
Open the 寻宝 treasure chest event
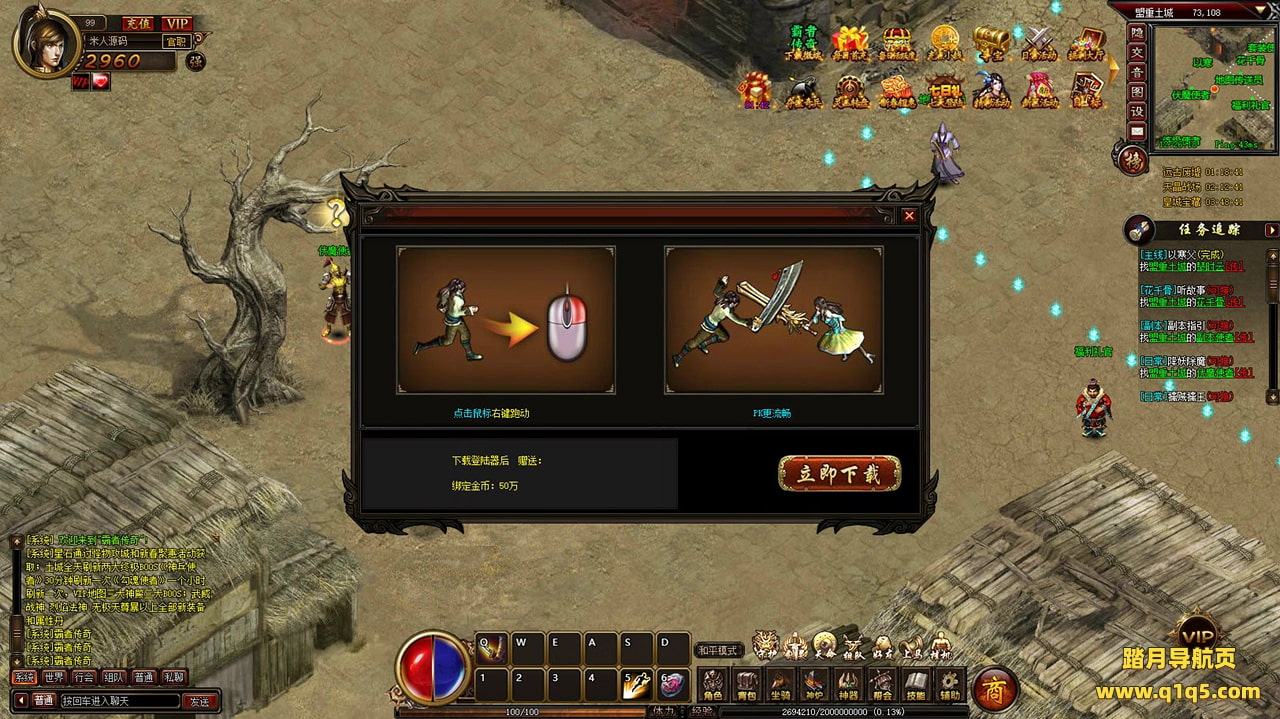991,45
